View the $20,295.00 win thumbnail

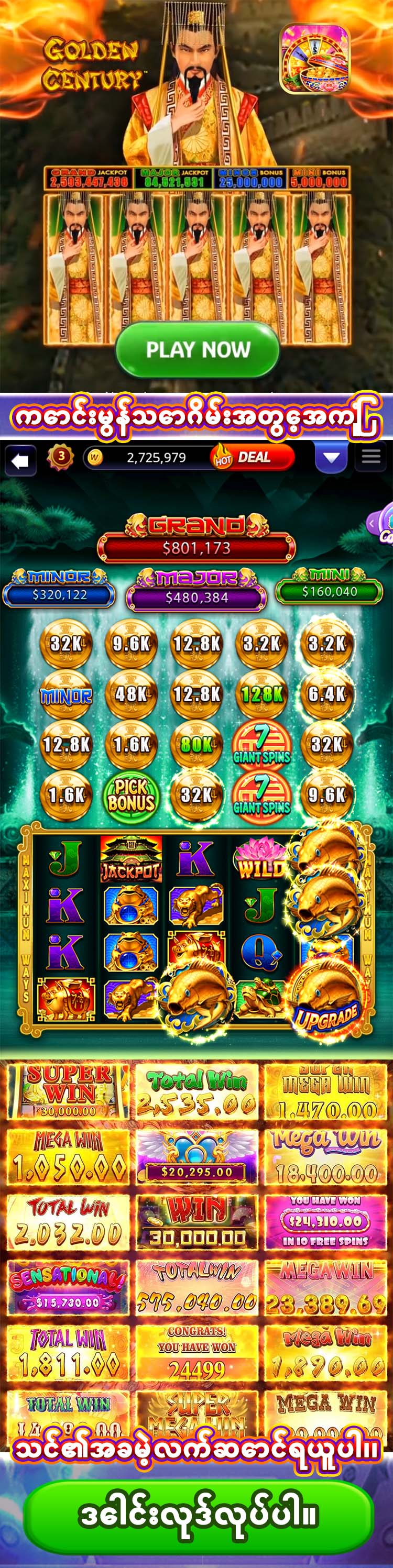(x=197, y=1156)
